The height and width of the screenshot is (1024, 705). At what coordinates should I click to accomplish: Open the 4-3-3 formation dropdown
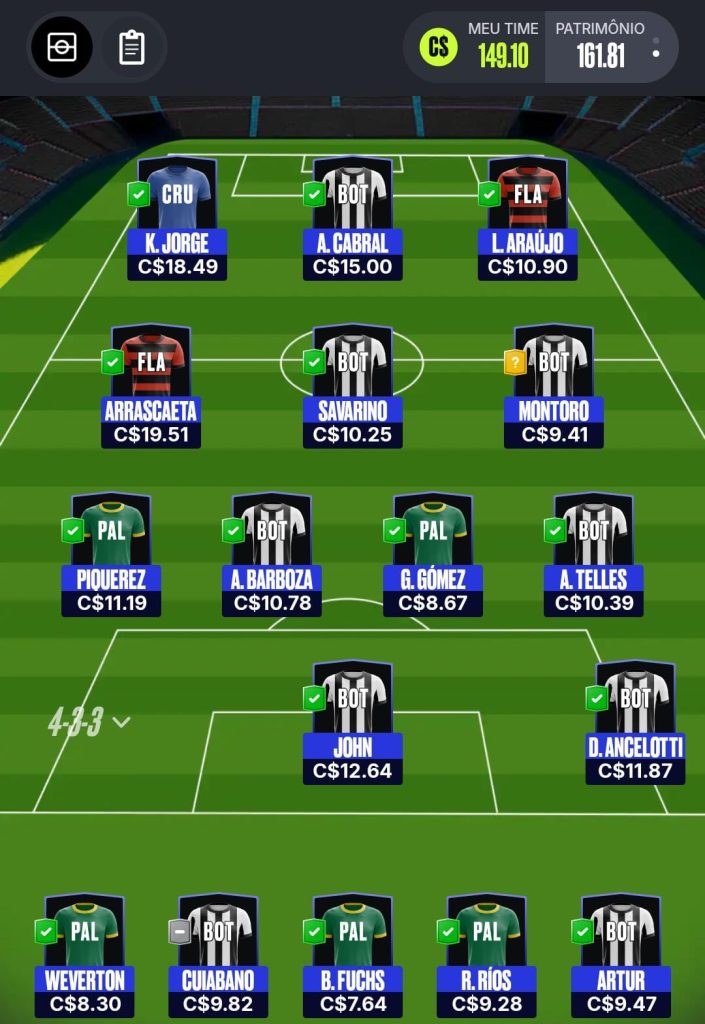click(89, 722)
